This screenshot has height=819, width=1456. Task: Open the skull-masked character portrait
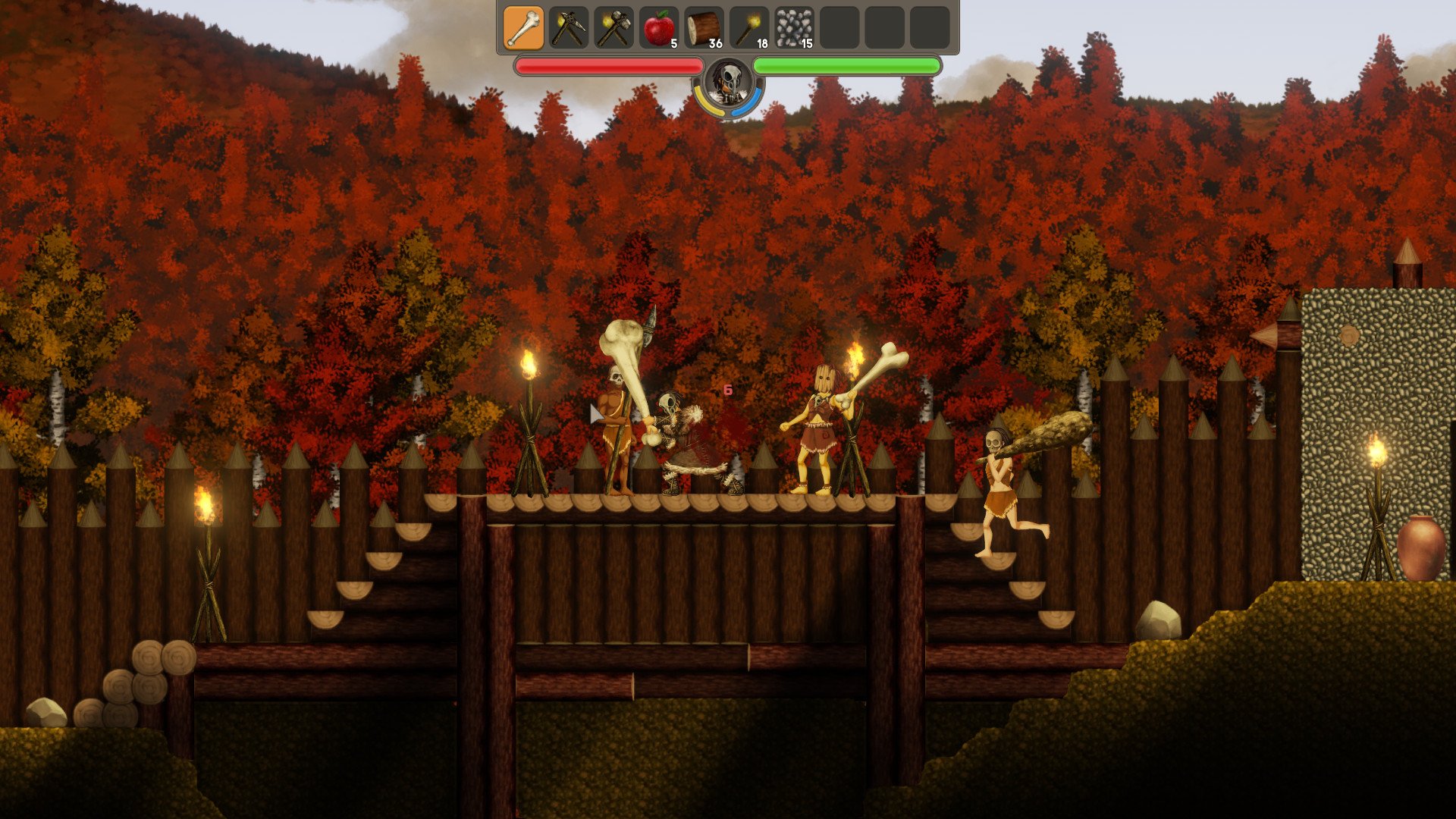click(x=729, y=82)
